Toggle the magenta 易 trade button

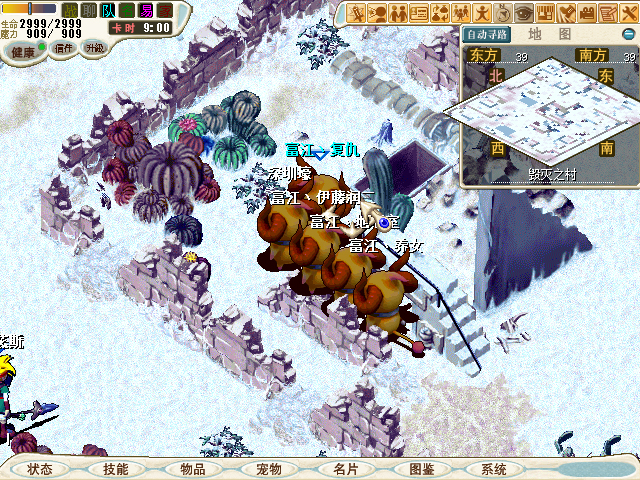point(146,10)
